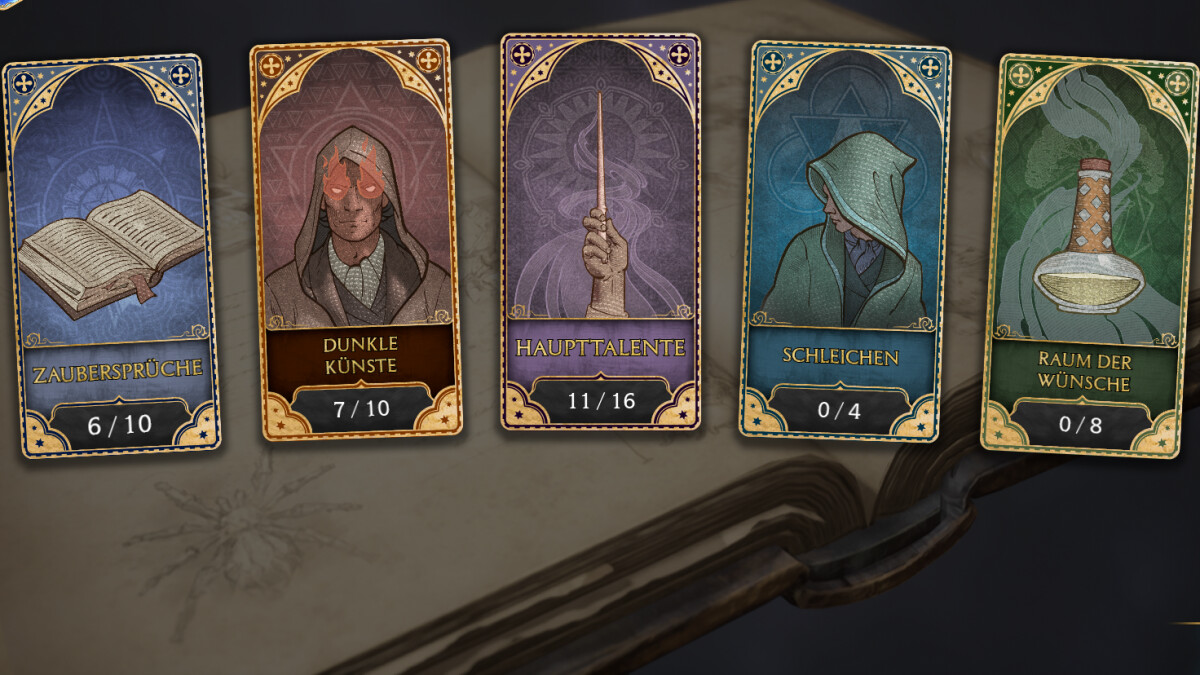Select the Dunkle Künste talent card

pyautogui.click(x=357, y=240)
